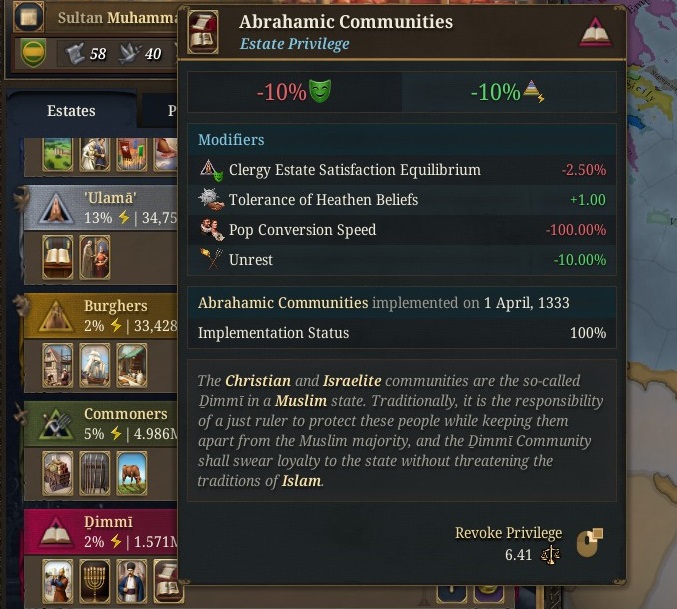Select the menorah privilege under Dimmi
This screenshot has width=677, height=609.
pos(95,581)
